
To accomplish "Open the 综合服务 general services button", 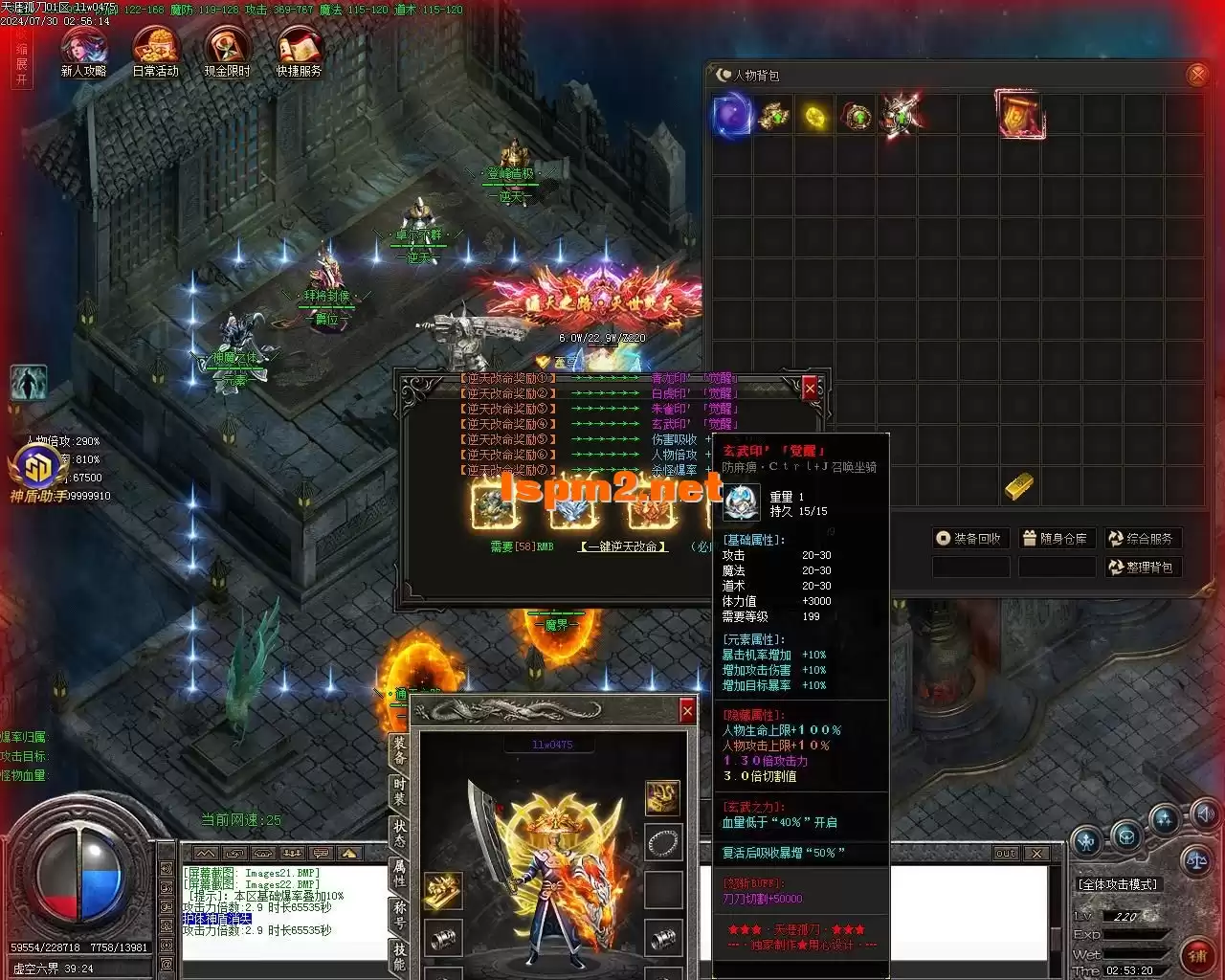I will [1141, 539].
